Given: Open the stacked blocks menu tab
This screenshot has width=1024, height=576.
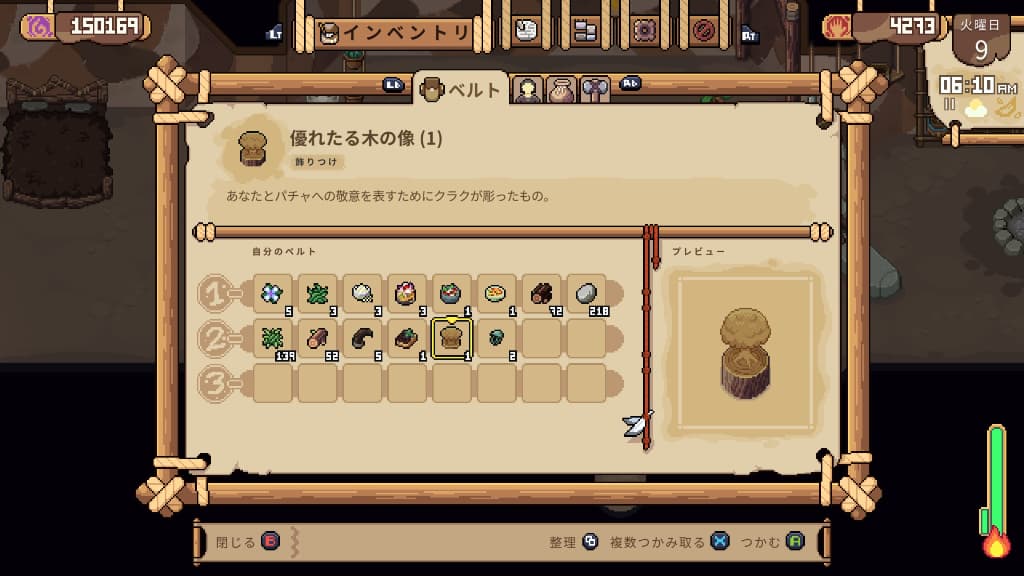Looking at the screenshot, I should pyautogui.click(x=585, y=31).
